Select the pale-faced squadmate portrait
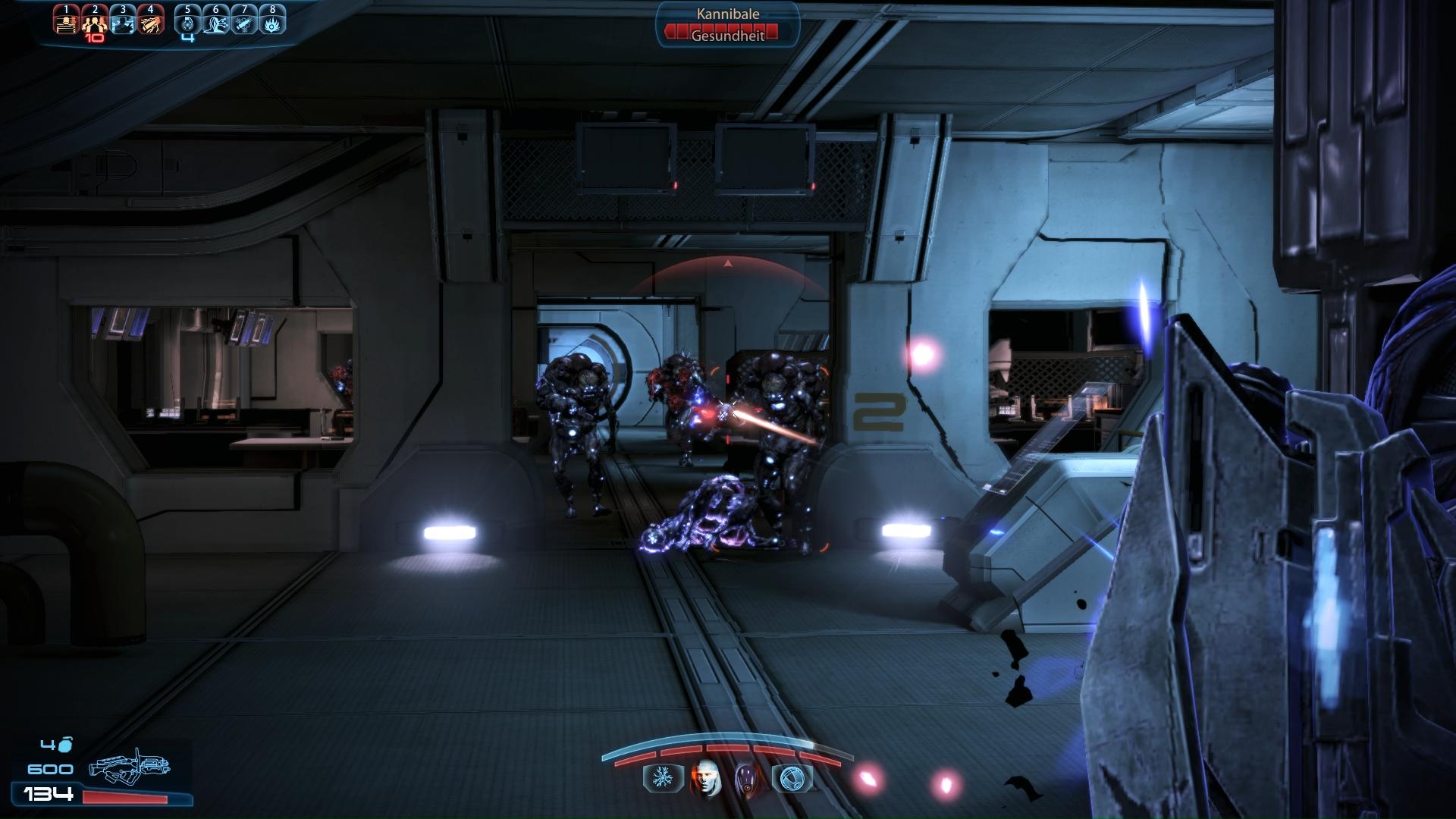The image size is (1456, 819). [x=704, y=779]
